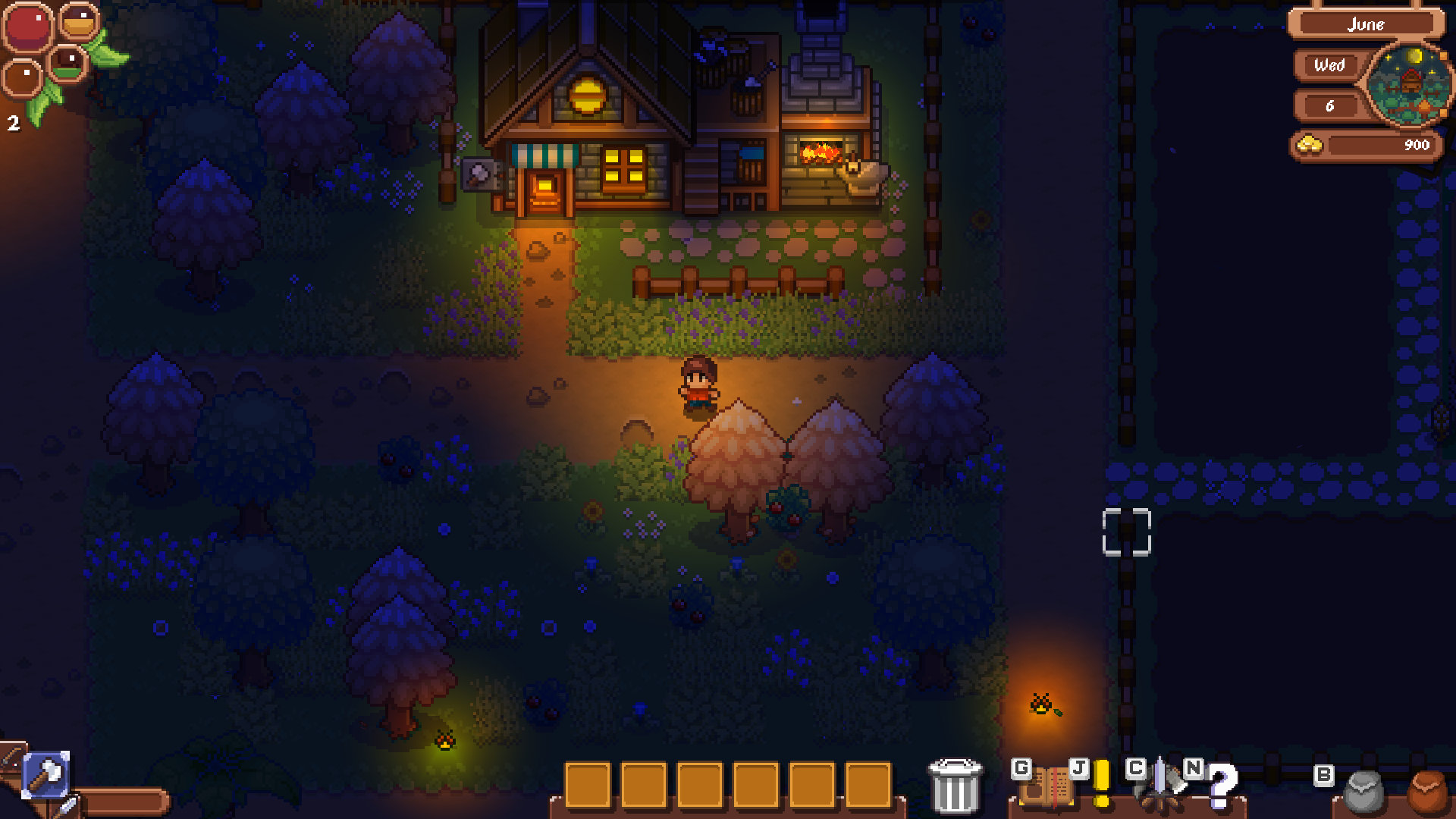Open quests via the yellow exclamation mark
The image size is (1456, 819).
point(1102,784)
